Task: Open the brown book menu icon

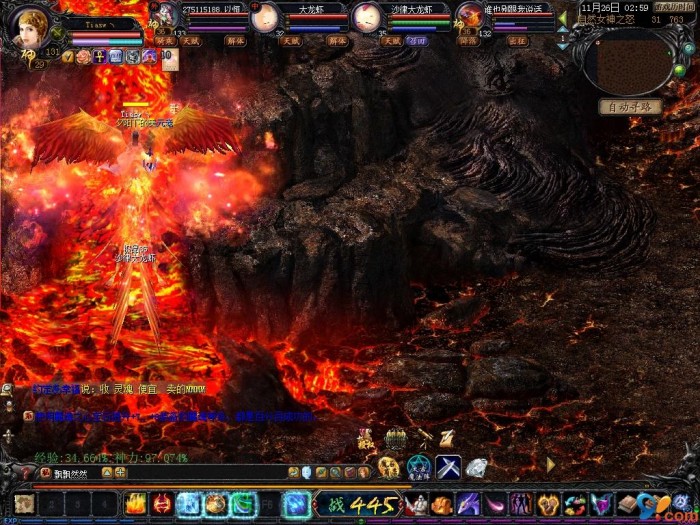Action: click(x=627, y=504)
